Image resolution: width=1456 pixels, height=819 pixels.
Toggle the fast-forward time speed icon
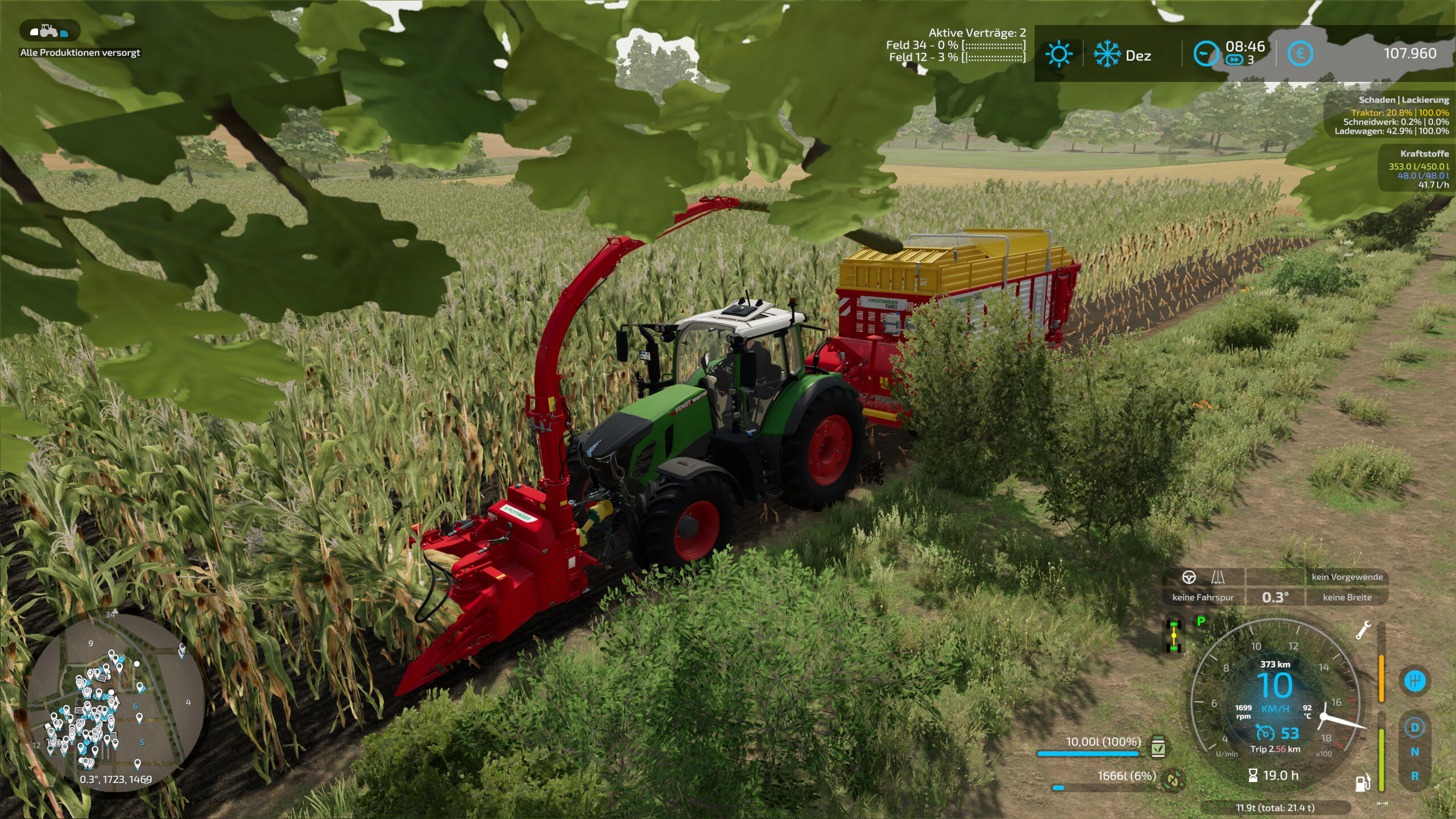(1234, 60)
